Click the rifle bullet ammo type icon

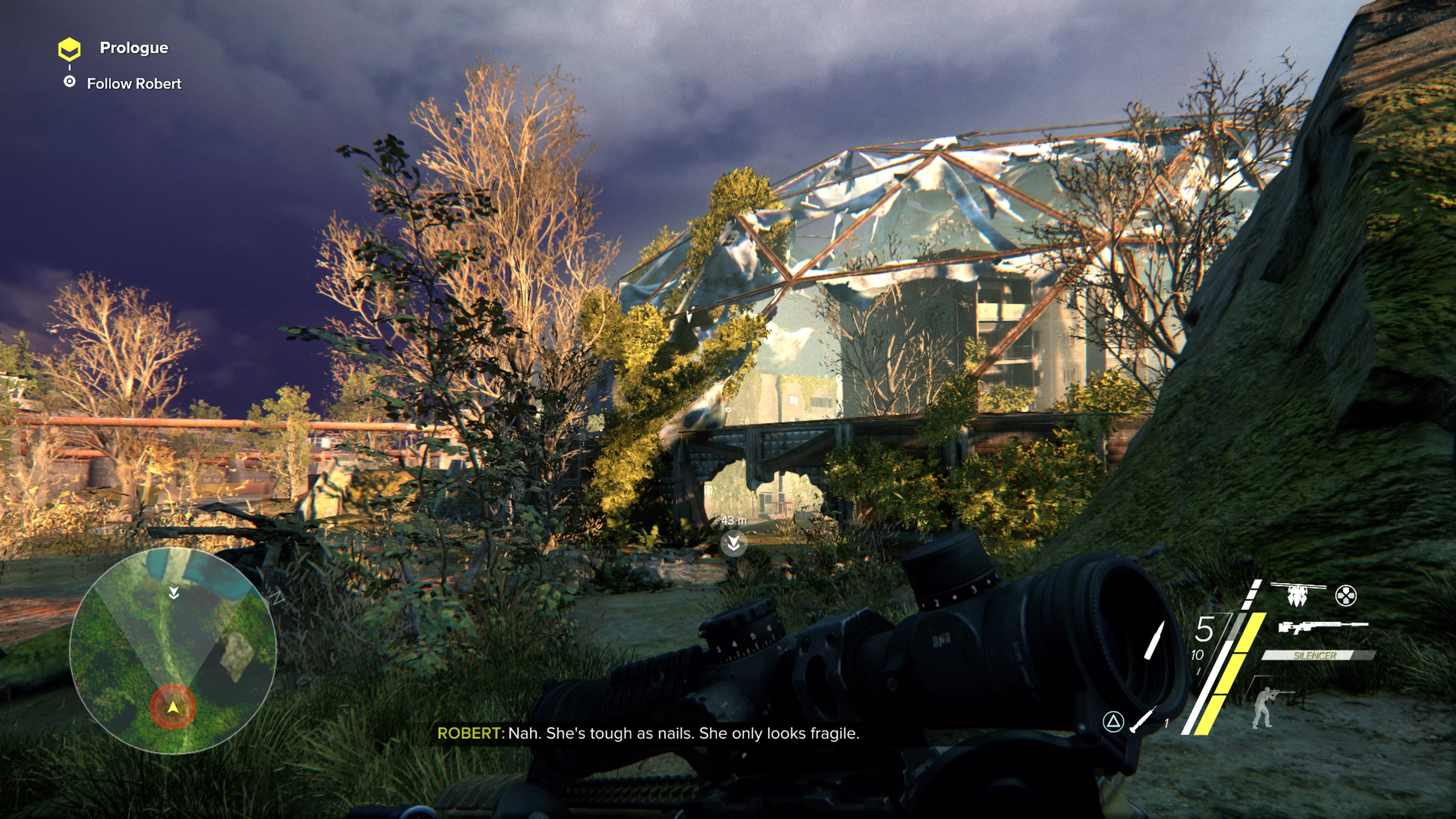(1154, 640)
